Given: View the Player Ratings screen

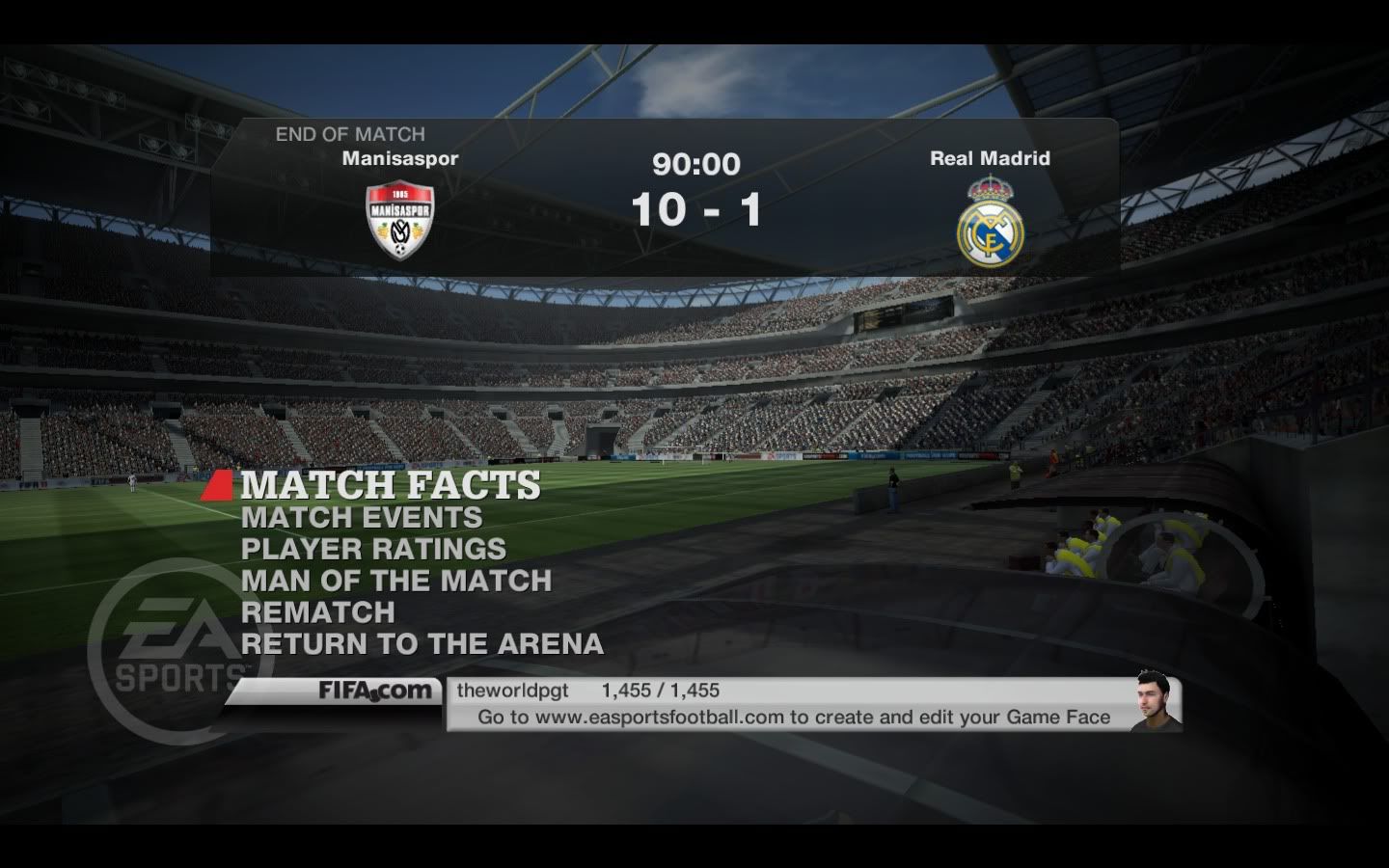Looking at the screenshot, I should [373, 550].
